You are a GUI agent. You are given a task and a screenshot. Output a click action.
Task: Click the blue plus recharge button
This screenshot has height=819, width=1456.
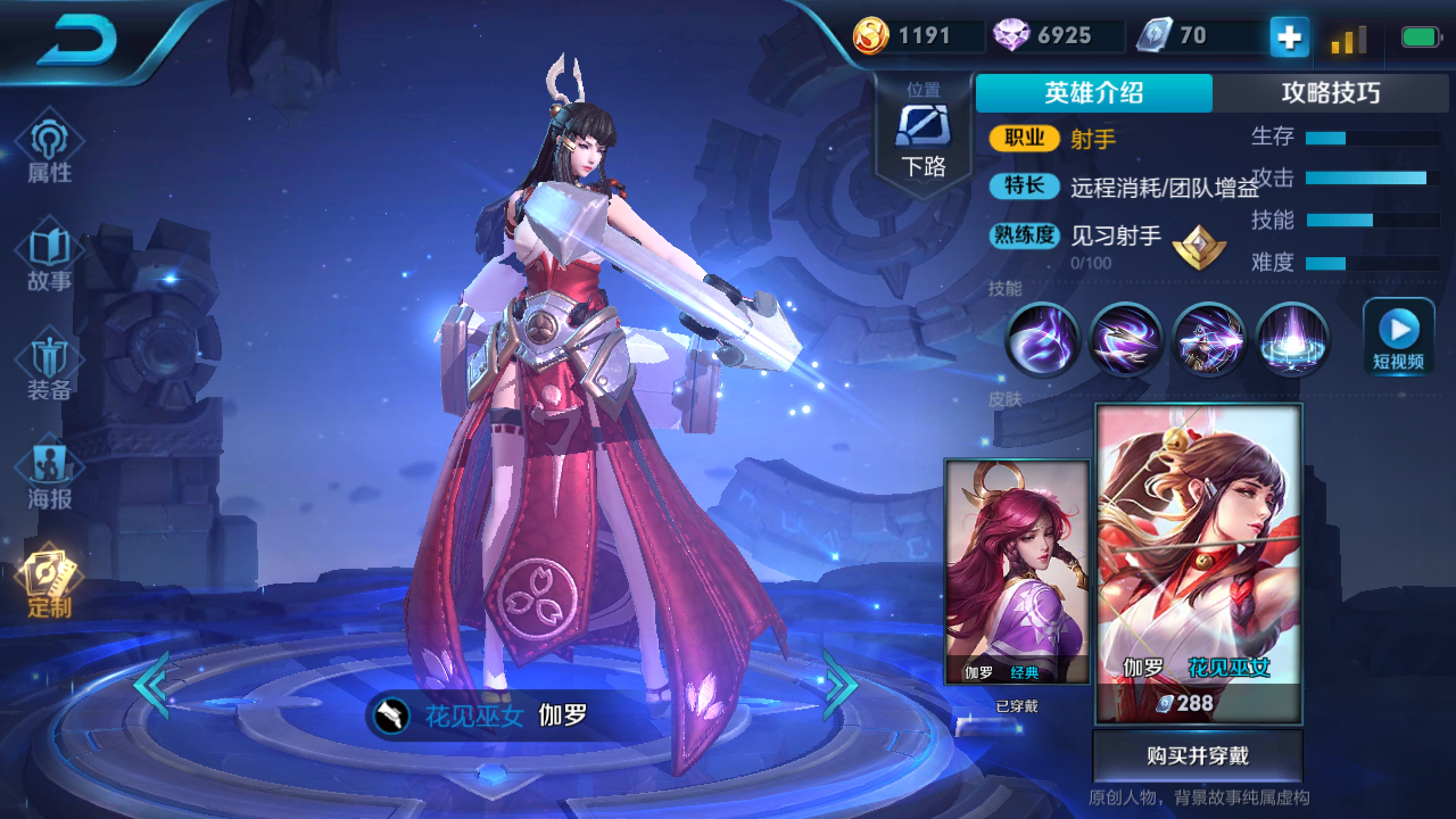(1289, 38)
